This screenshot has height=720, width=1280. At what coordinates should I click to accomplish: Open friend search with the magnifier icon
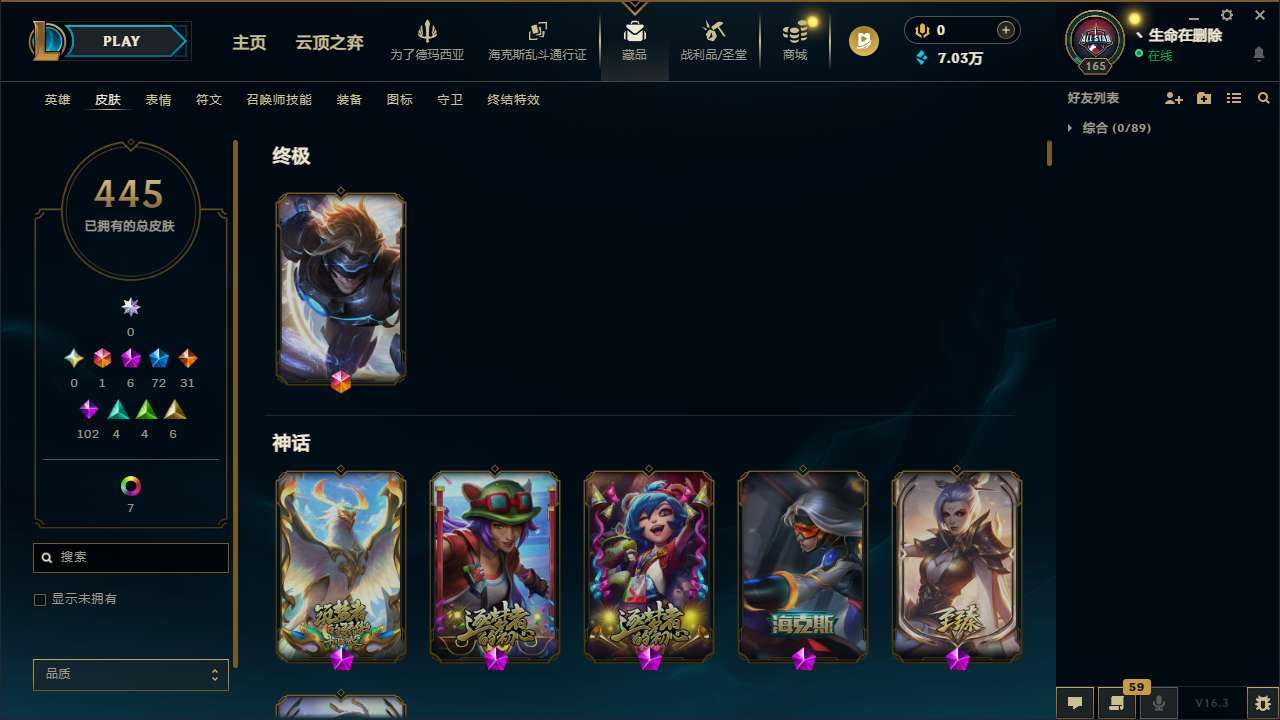tap(1264, 98)
